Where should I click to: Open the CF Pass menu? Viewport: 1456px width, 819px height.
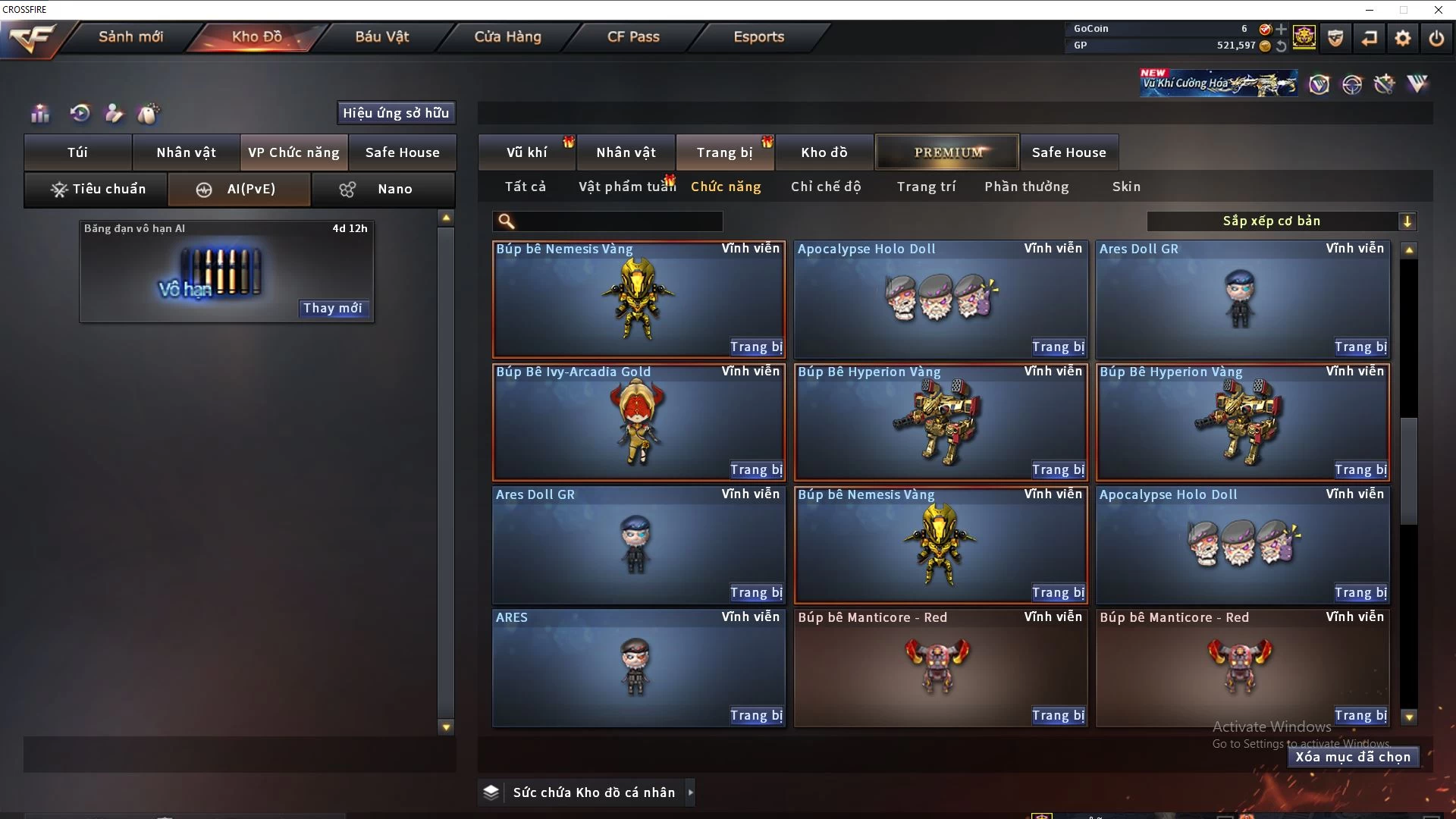click(633, 36)
